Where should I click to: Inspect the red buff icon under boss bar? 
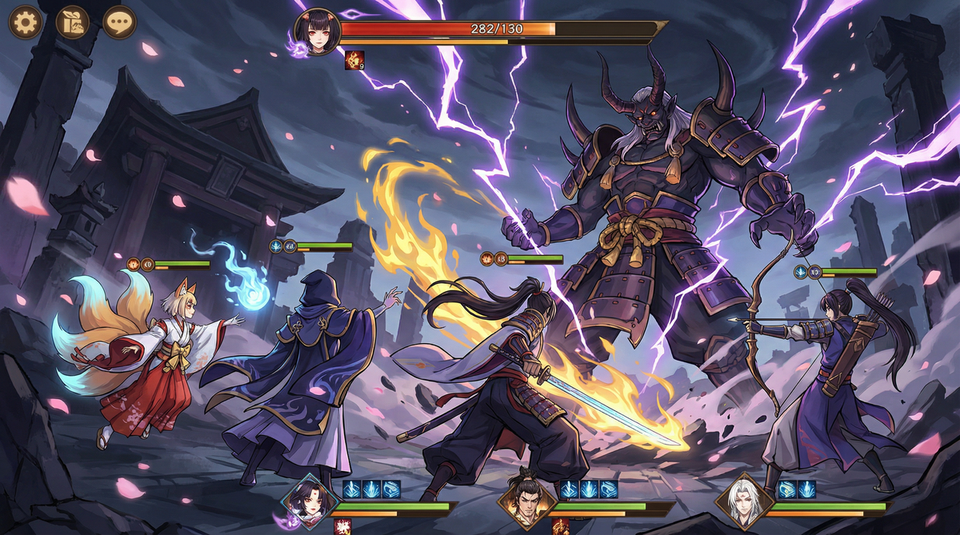[x=354, y=60]
